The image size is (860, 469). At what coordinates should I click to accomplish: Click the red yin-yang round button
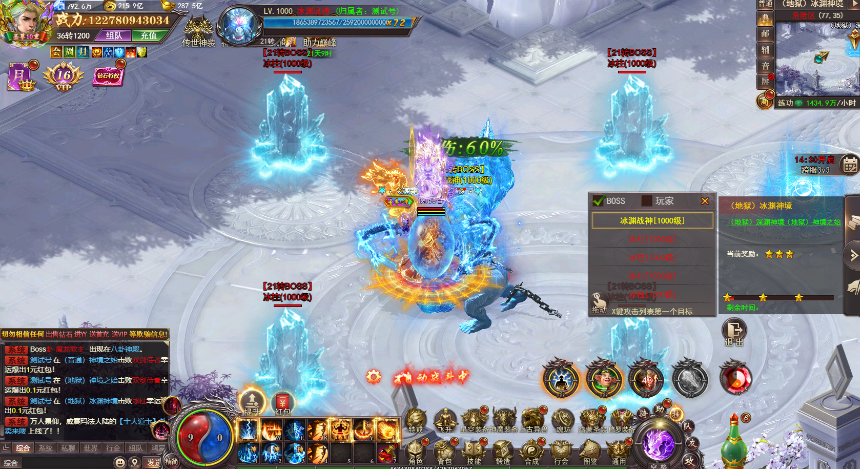736,377
